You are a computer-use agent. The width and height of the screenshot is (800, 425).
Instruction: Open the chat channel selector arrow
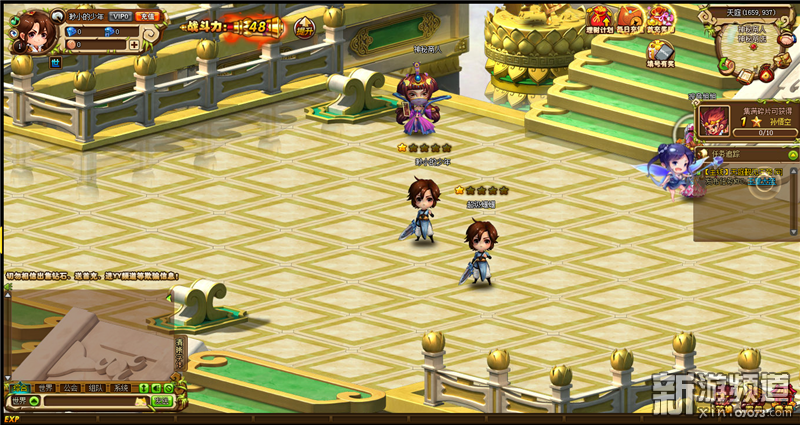tap(34, 401)
